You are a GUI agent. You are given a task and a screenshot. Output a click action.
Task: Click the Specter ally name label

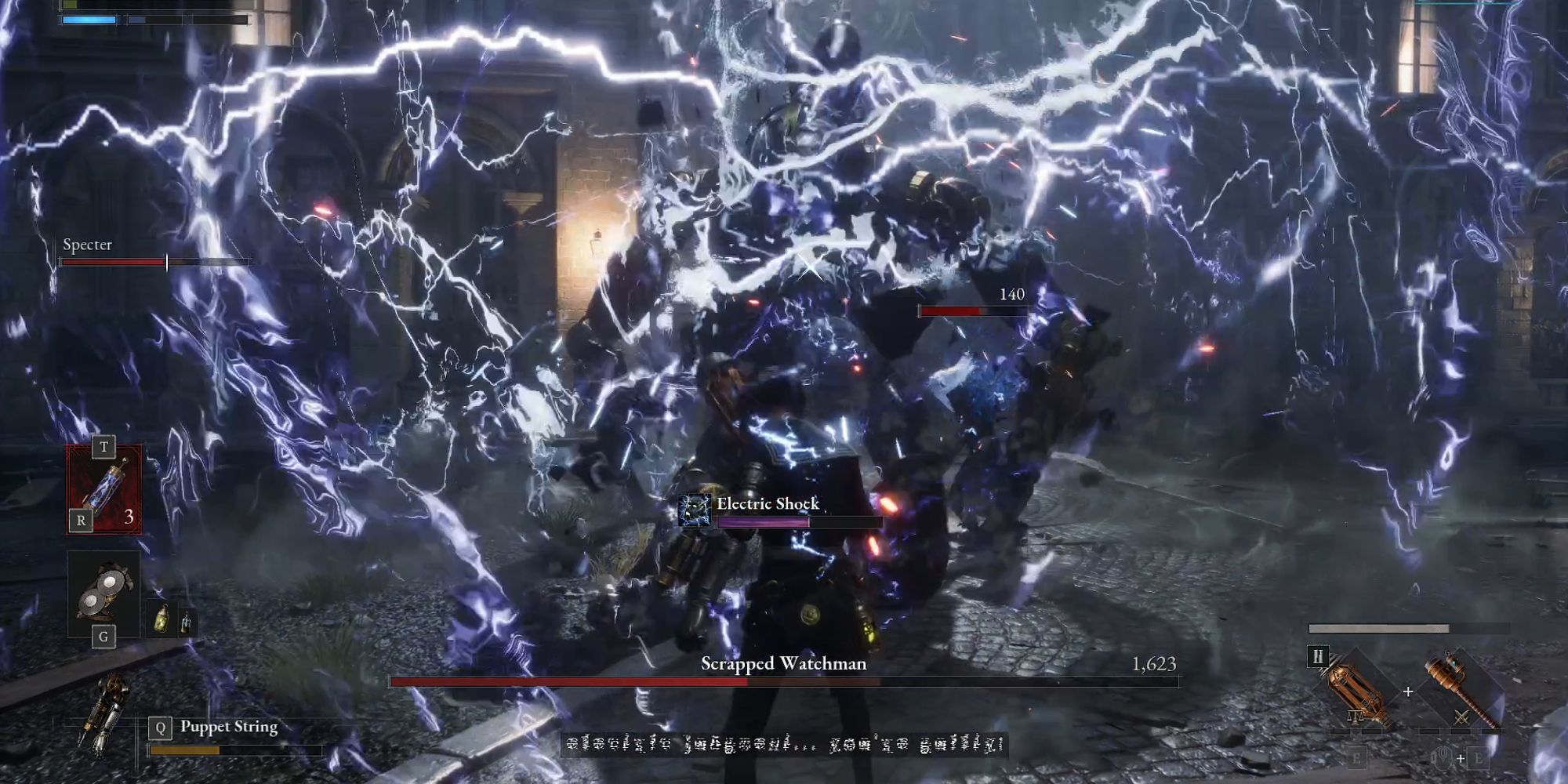(x=89, y=245)
